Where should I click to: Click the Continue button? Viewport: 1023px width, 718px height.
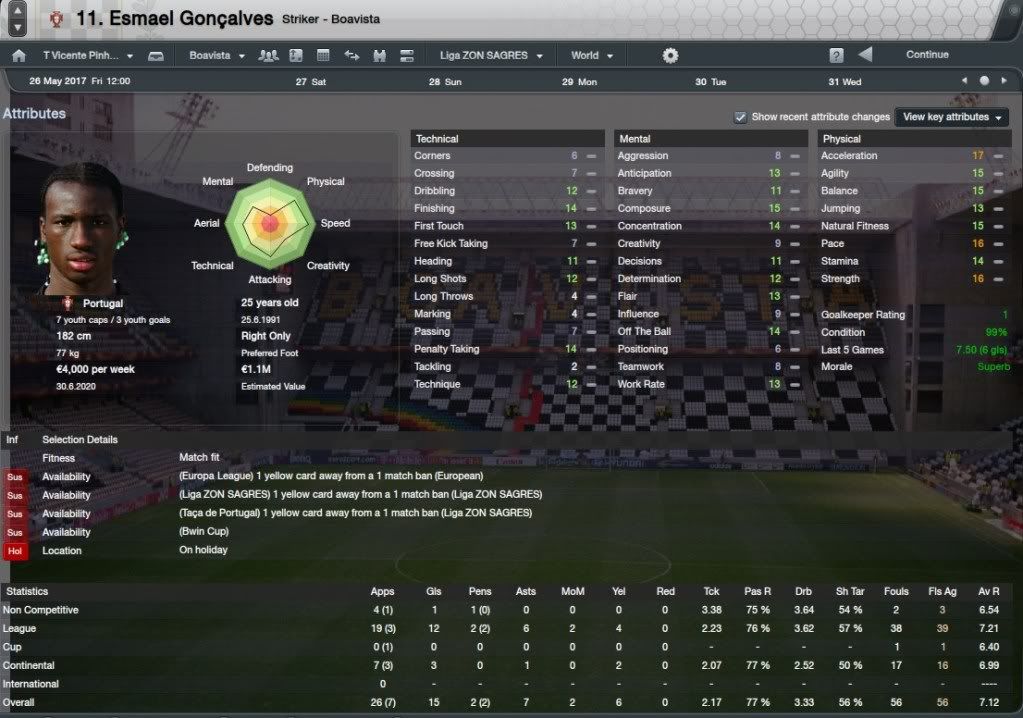[x=926, y=55]
